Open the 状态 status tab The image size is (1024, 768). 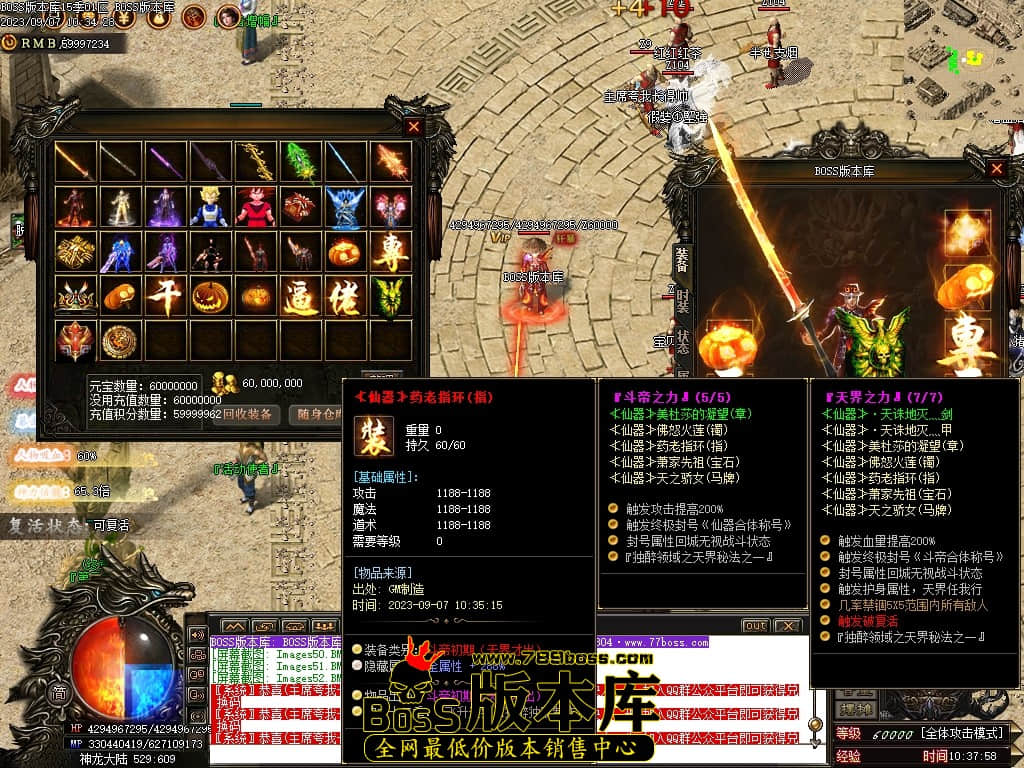point(682,341)
